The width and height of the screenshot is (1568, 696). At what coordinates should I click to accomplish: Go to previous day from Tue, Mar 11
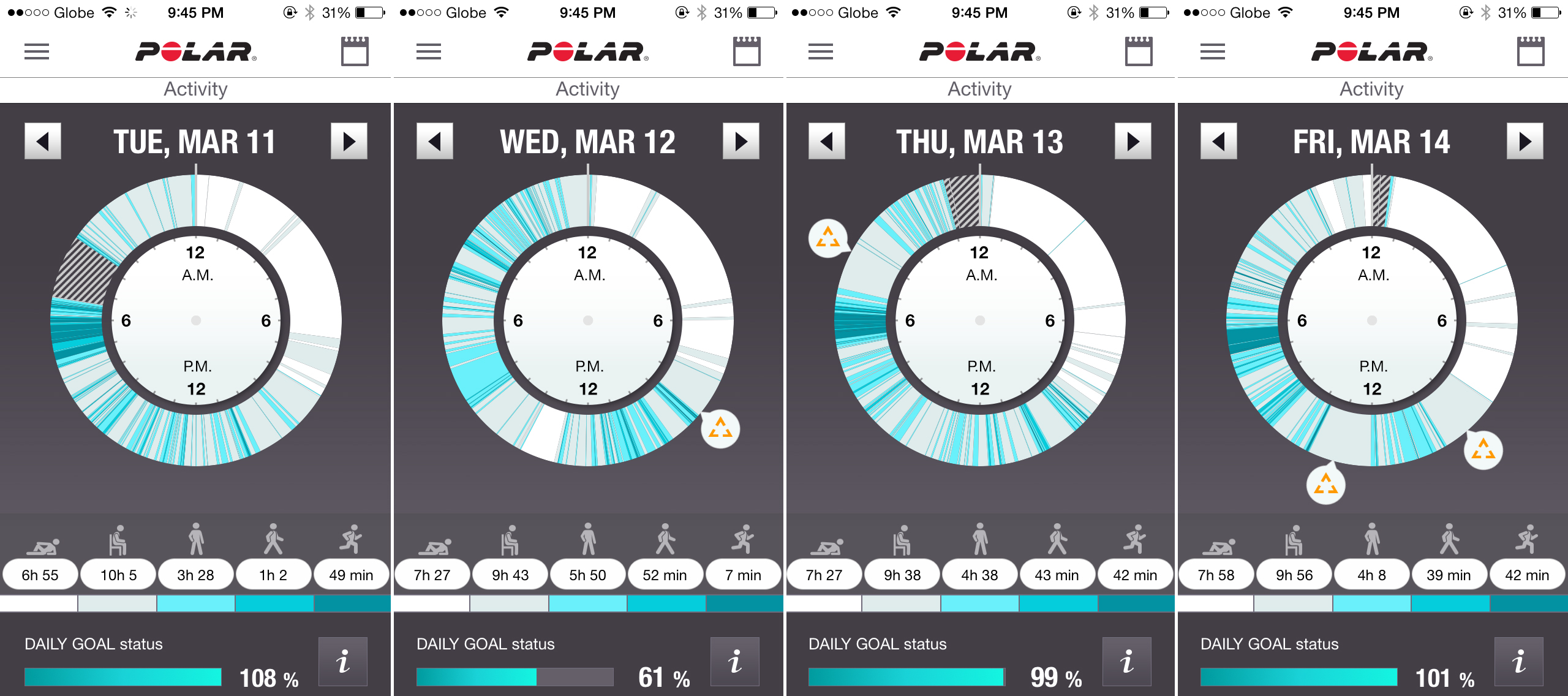click(43, 142)
